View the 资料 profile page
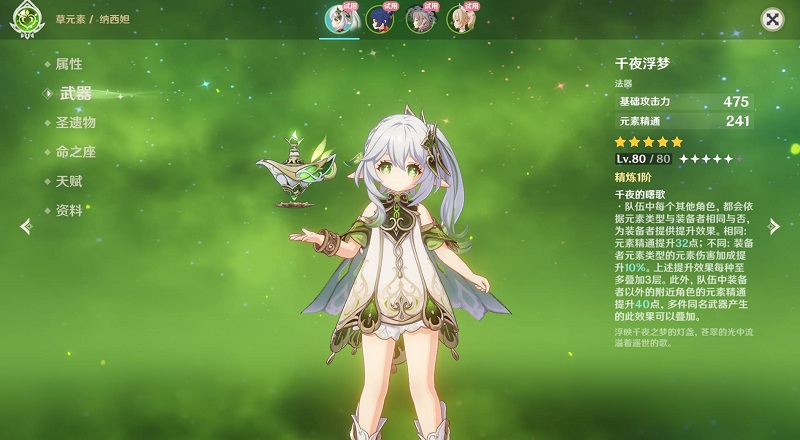Screen dimensions: 800x440 pos(69,210)
